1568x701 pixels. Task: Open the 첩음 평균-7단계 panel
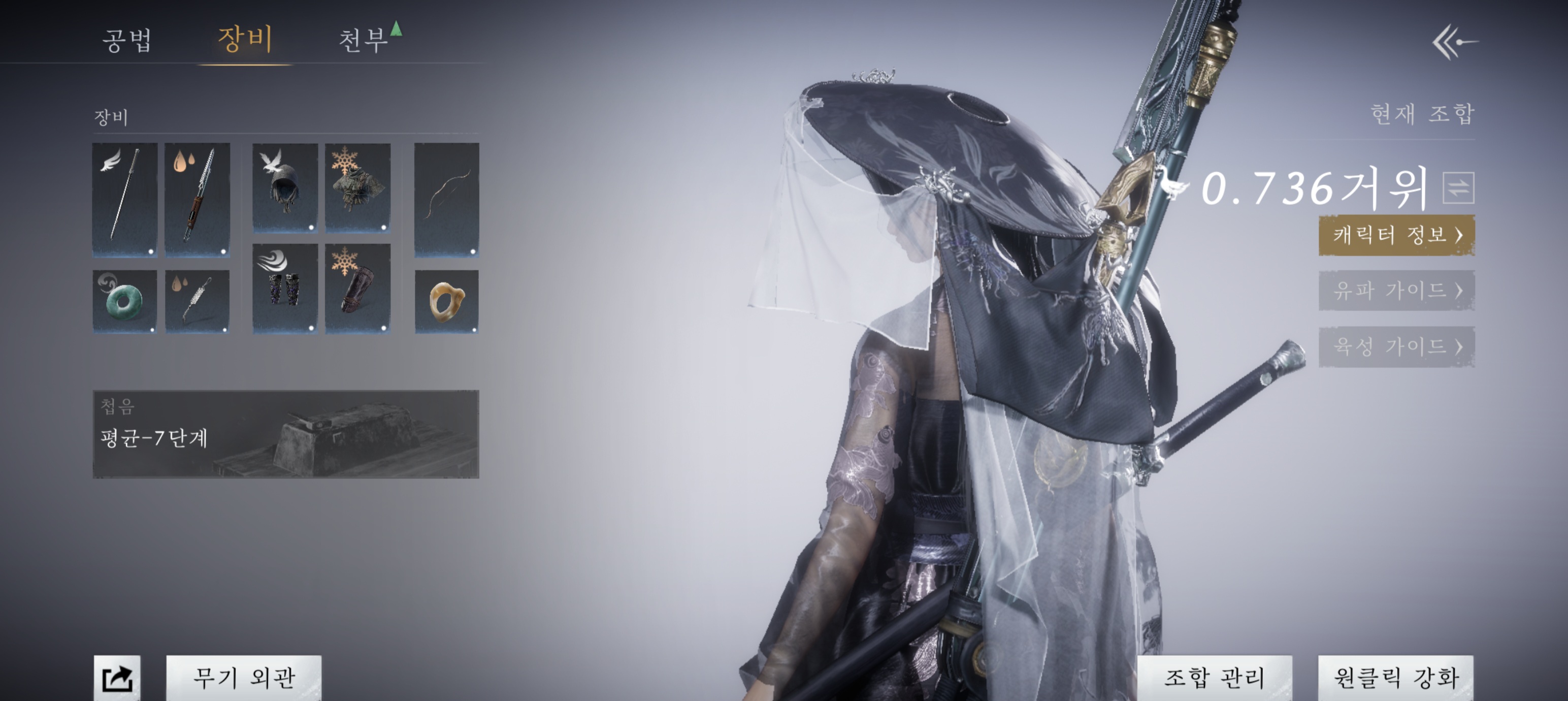pyautogui.click(x=285, y=434)
